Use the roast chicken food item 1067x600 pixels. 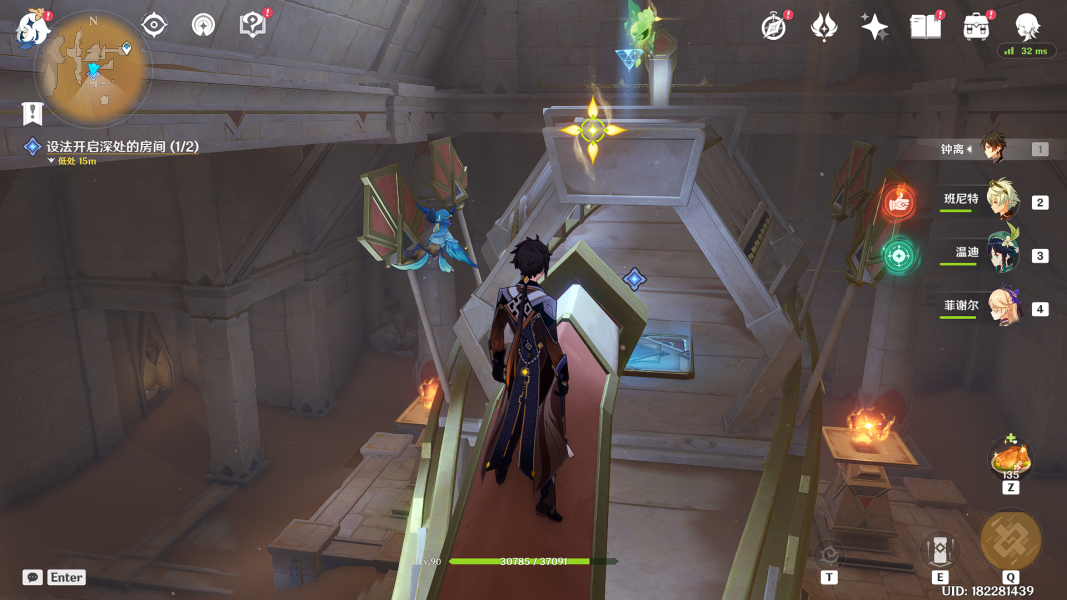pyautogui.click(x=1010, y=460)
